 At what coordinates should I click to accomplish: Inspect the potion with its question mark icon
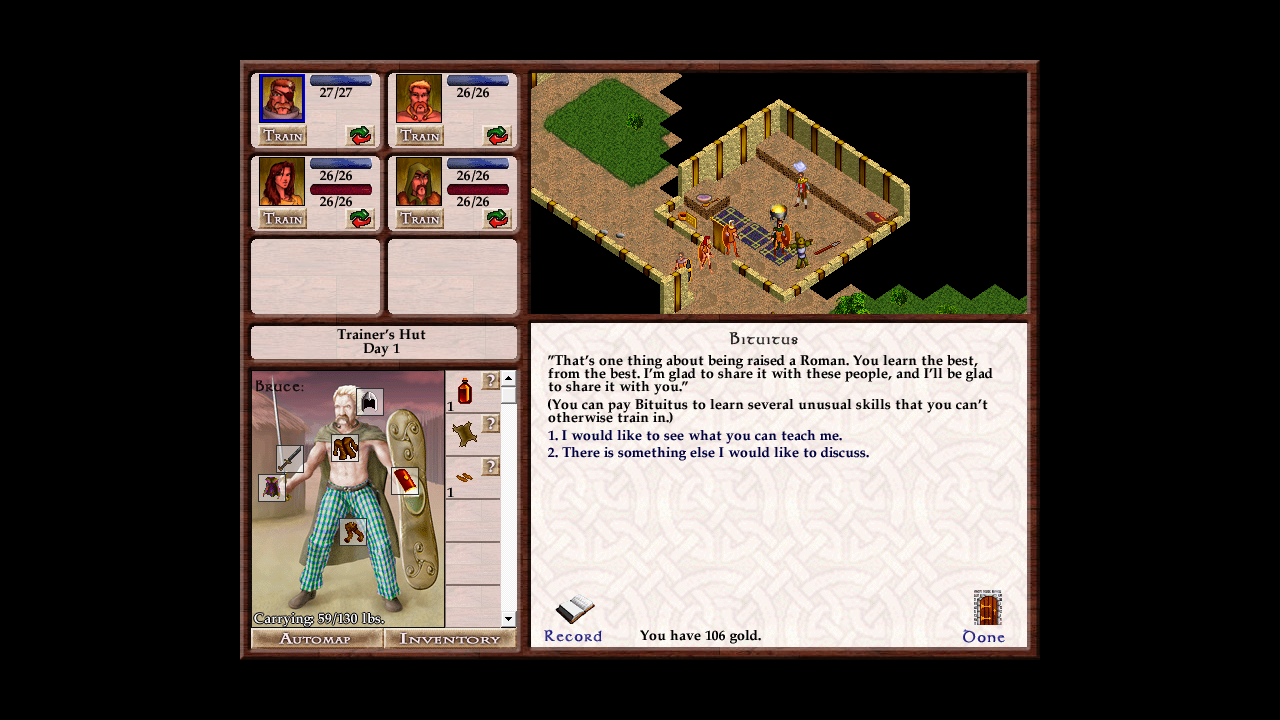[466, 390]
